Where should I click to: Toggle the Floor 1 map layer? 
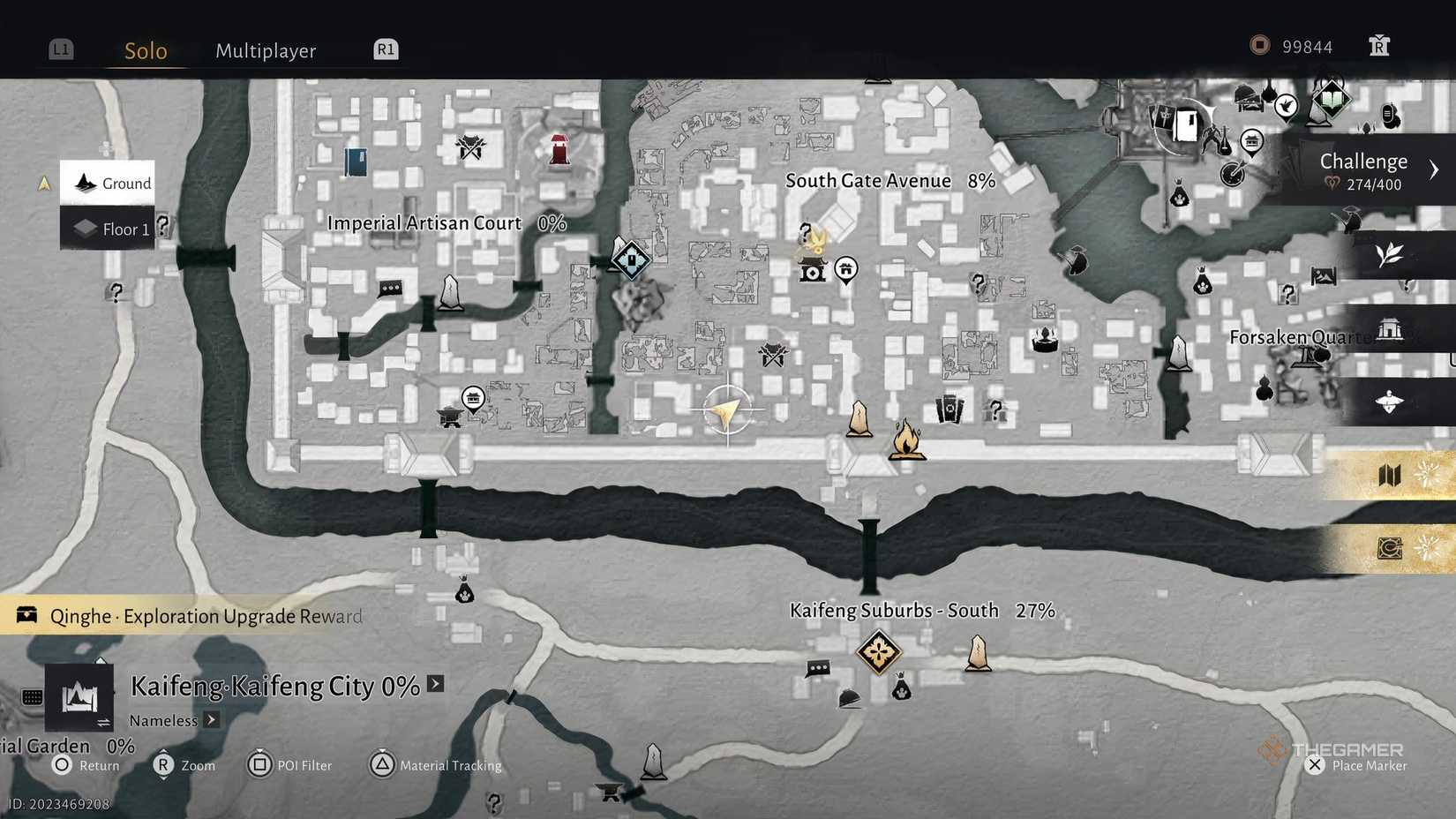point(106,229)
